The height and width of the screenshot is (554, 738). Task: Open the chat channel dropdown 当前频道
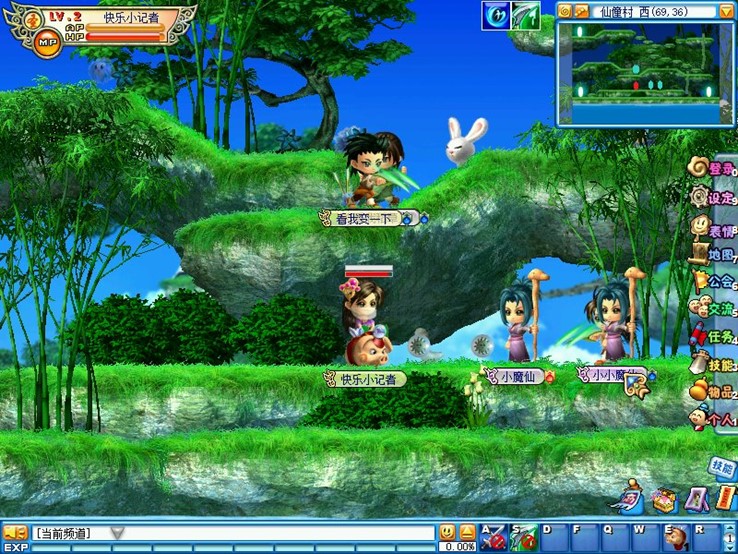pyautogui.click(x=117, y=533)
